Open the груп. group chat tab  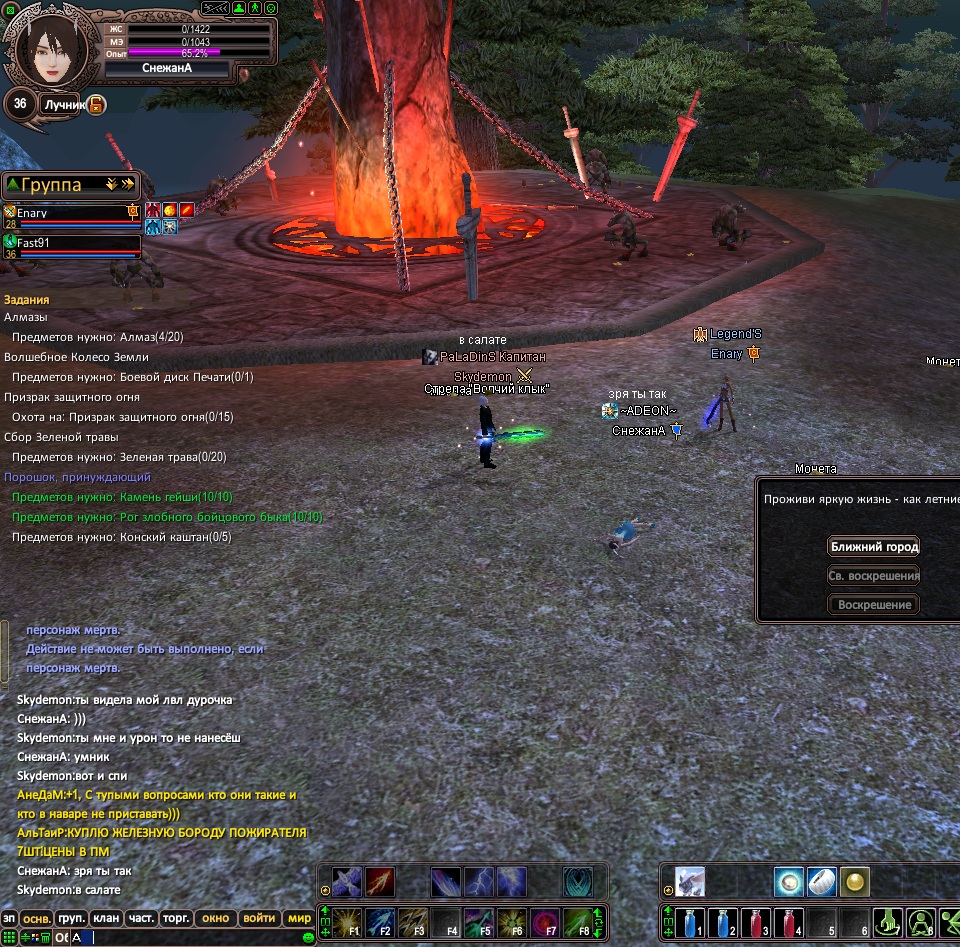pyautogui.click(x=71, y=918)
